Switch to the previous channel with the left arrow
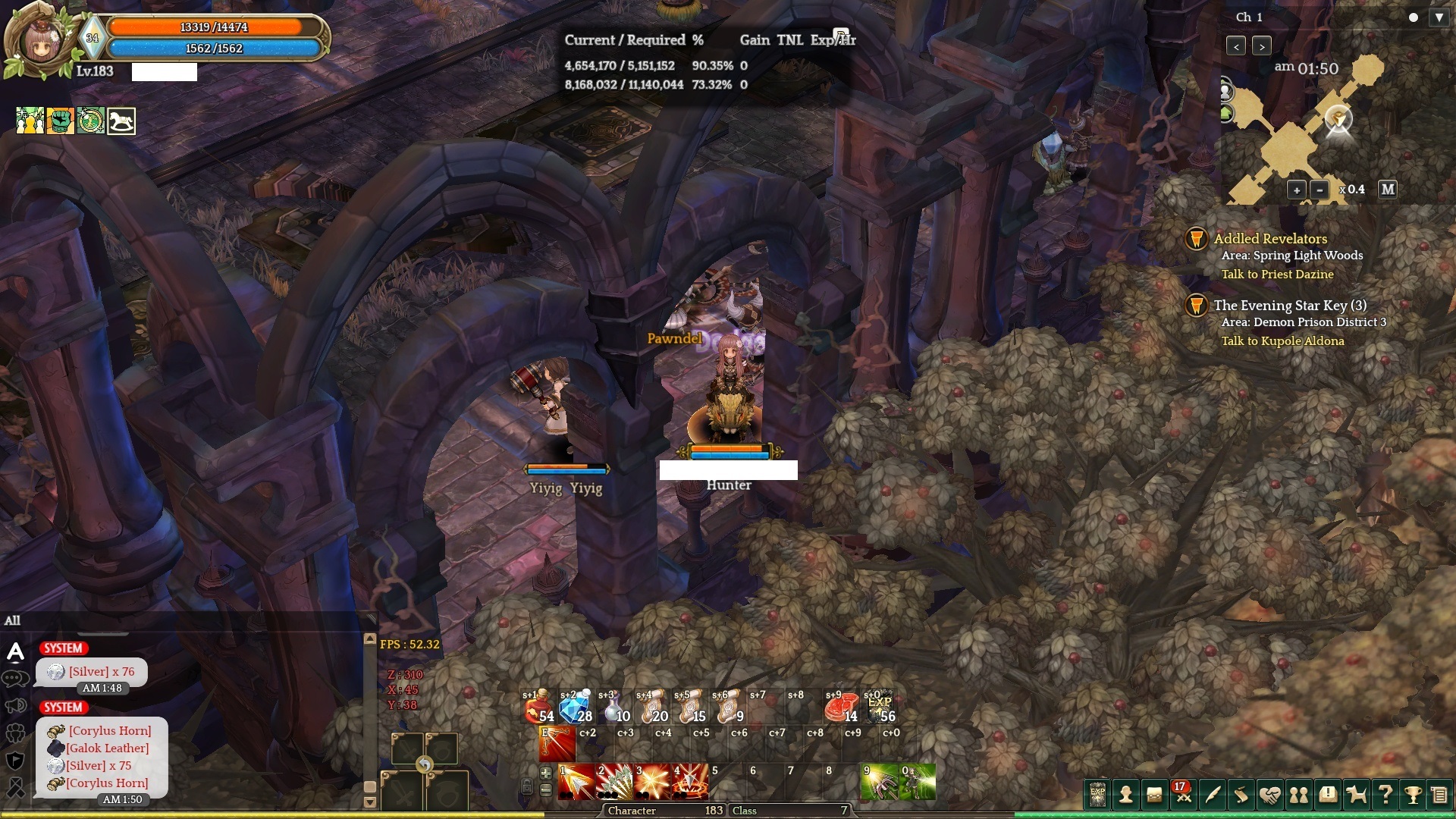This screenshot has width=1456, height=819. pos(1236,46)
